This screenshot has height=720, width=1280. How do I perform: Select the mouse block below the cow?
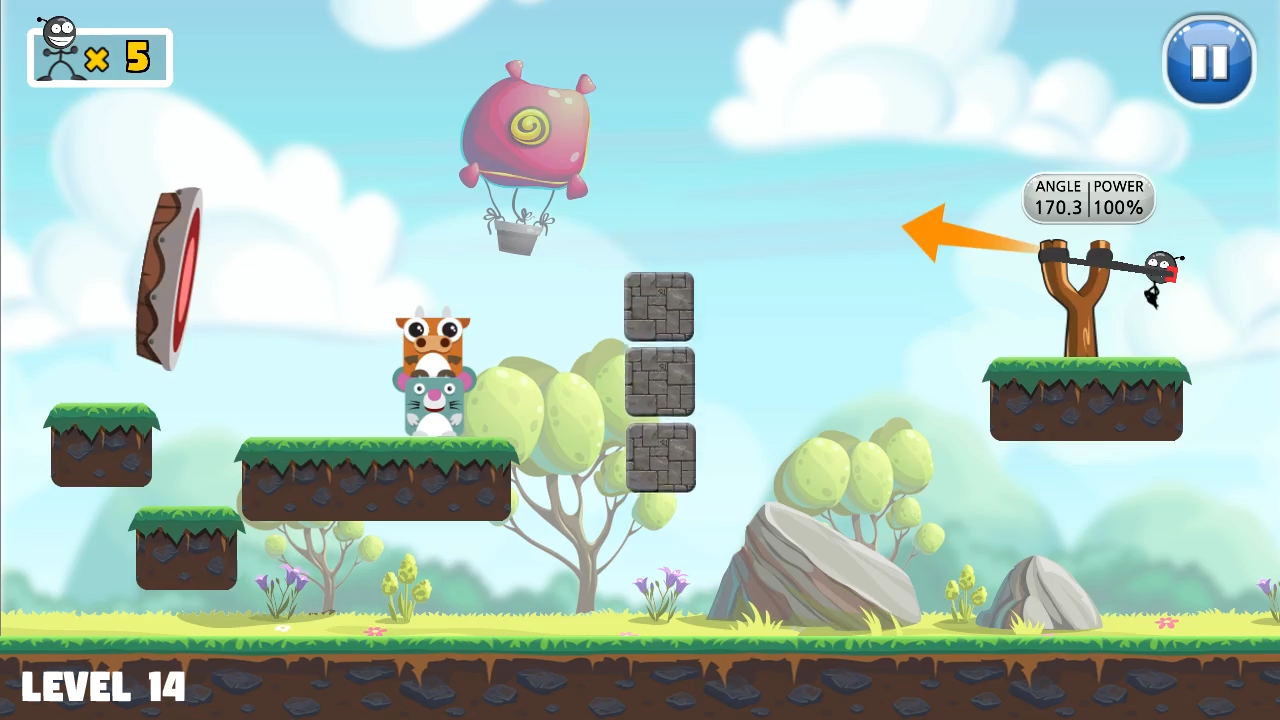432,398
